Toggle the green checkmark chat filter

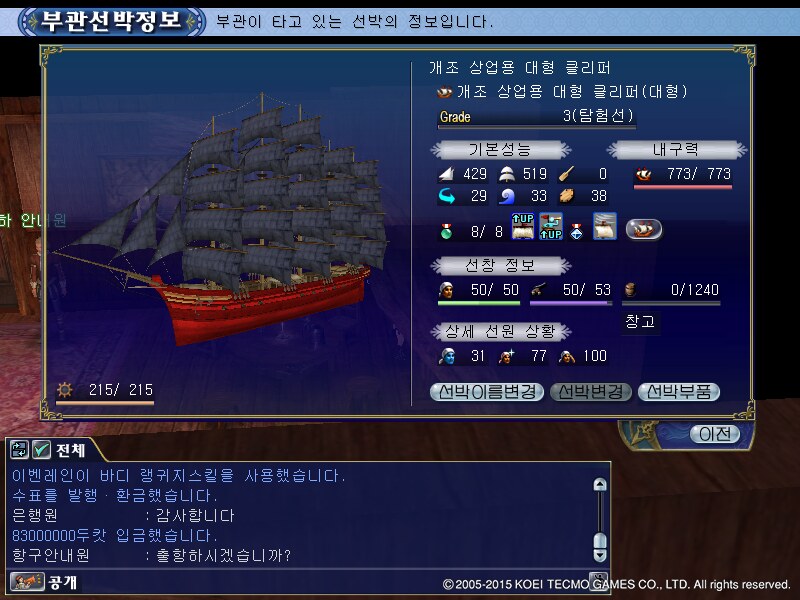[x=42, y=450]
